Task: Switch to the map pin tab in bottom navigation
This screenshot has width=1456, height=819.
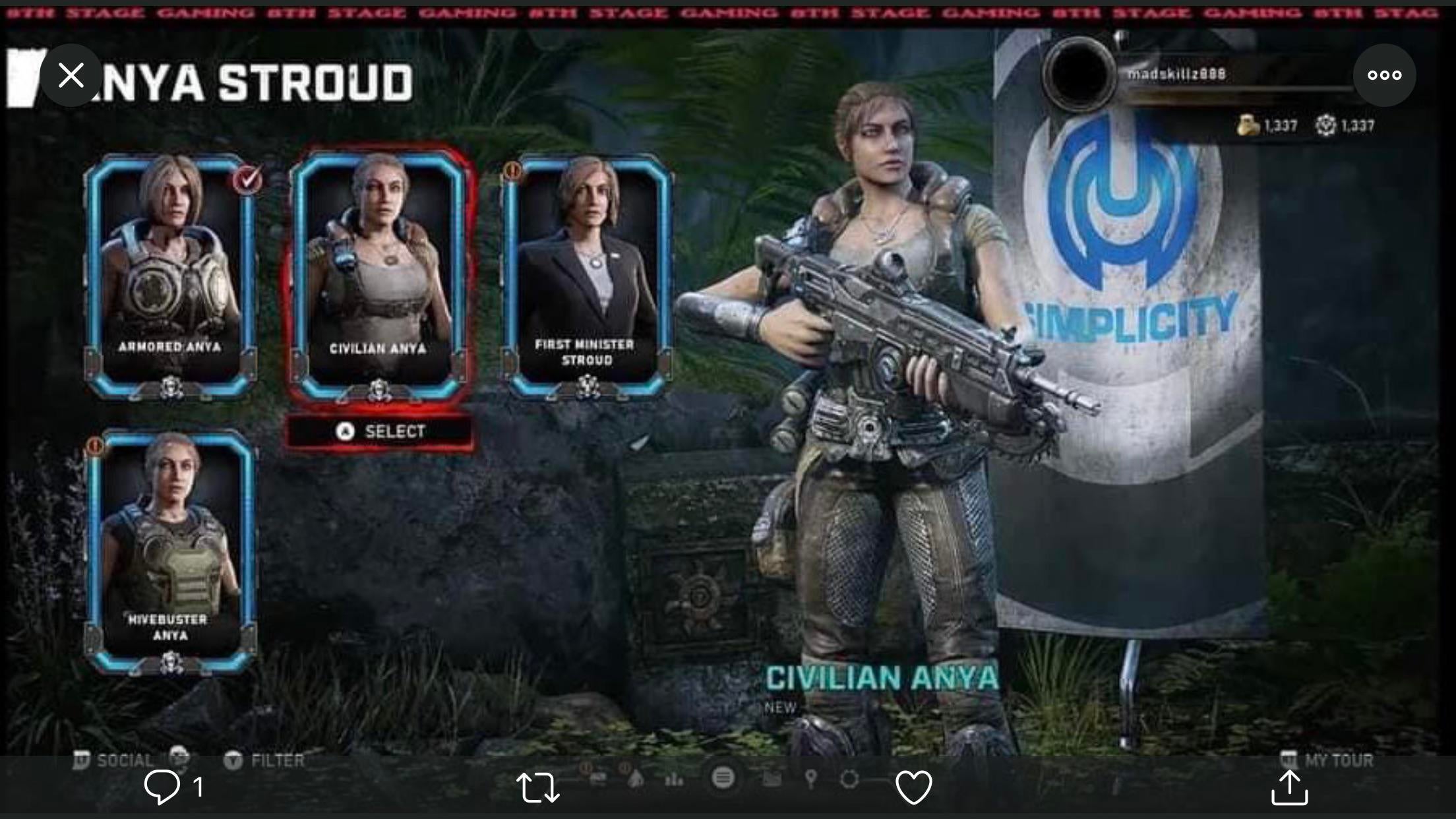Action: pos(811,779)
